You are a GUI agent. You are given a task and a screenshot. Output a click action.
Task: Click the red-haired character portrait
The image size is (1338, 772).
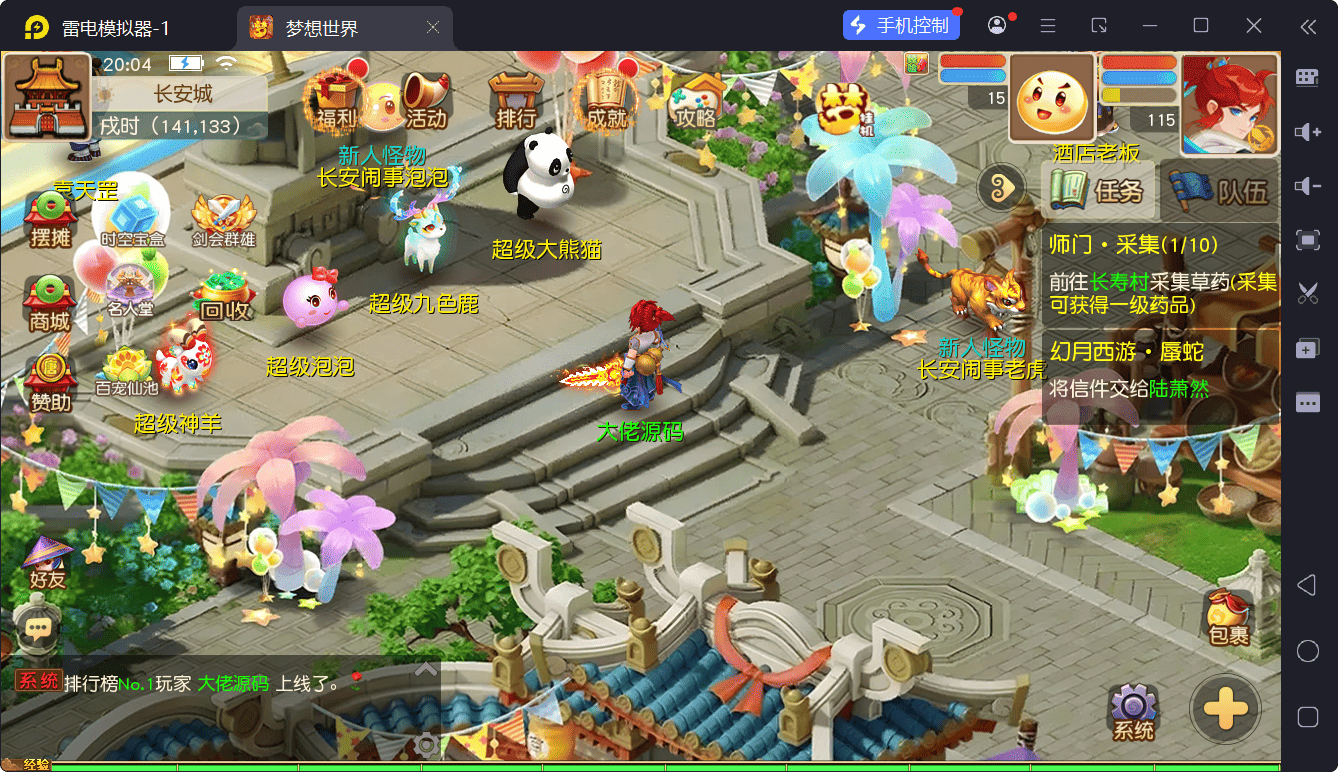coord(1229,104)
